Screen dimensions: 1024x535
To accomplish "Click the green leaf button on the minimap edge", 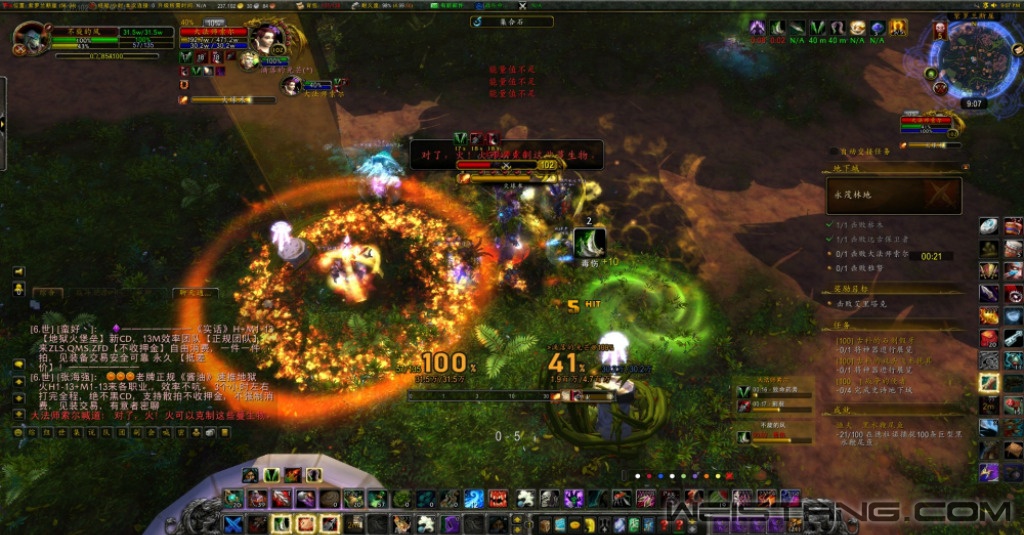I will coord(931,74).
